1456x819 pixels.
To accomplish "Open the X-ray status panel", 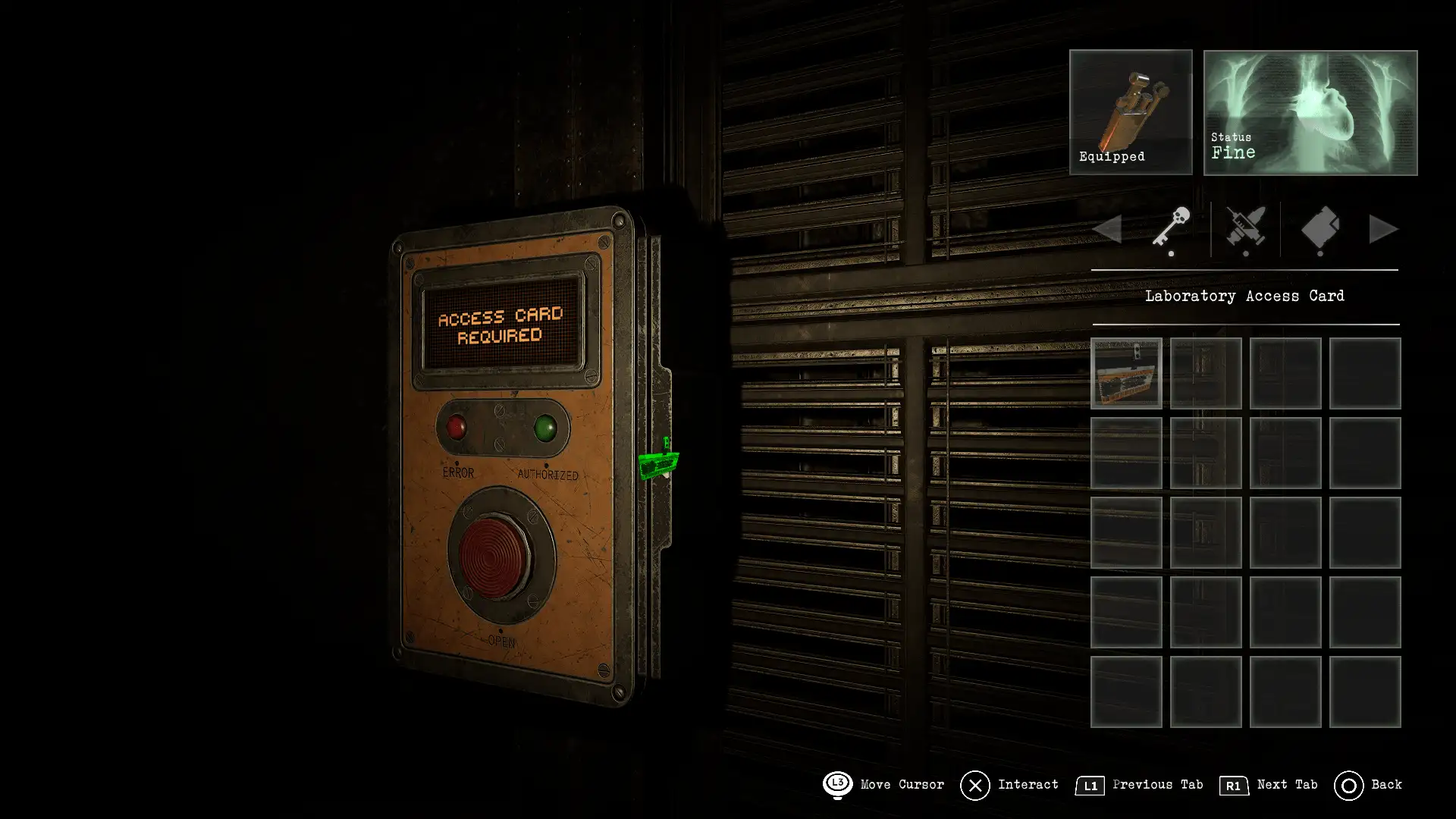I will pos(1310,112).
